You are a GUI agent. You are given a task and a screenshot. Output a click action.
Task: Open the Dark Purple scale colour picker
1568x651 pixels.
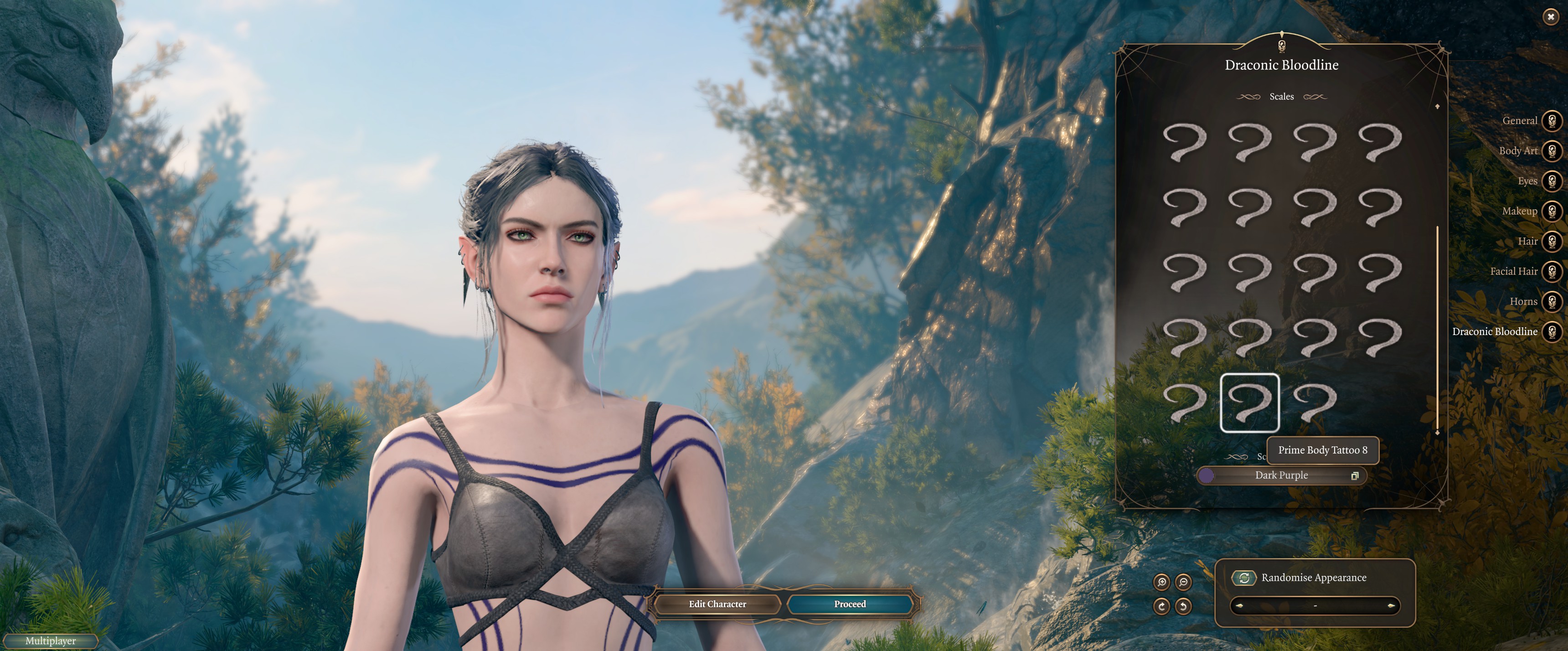coord(1281,475)
